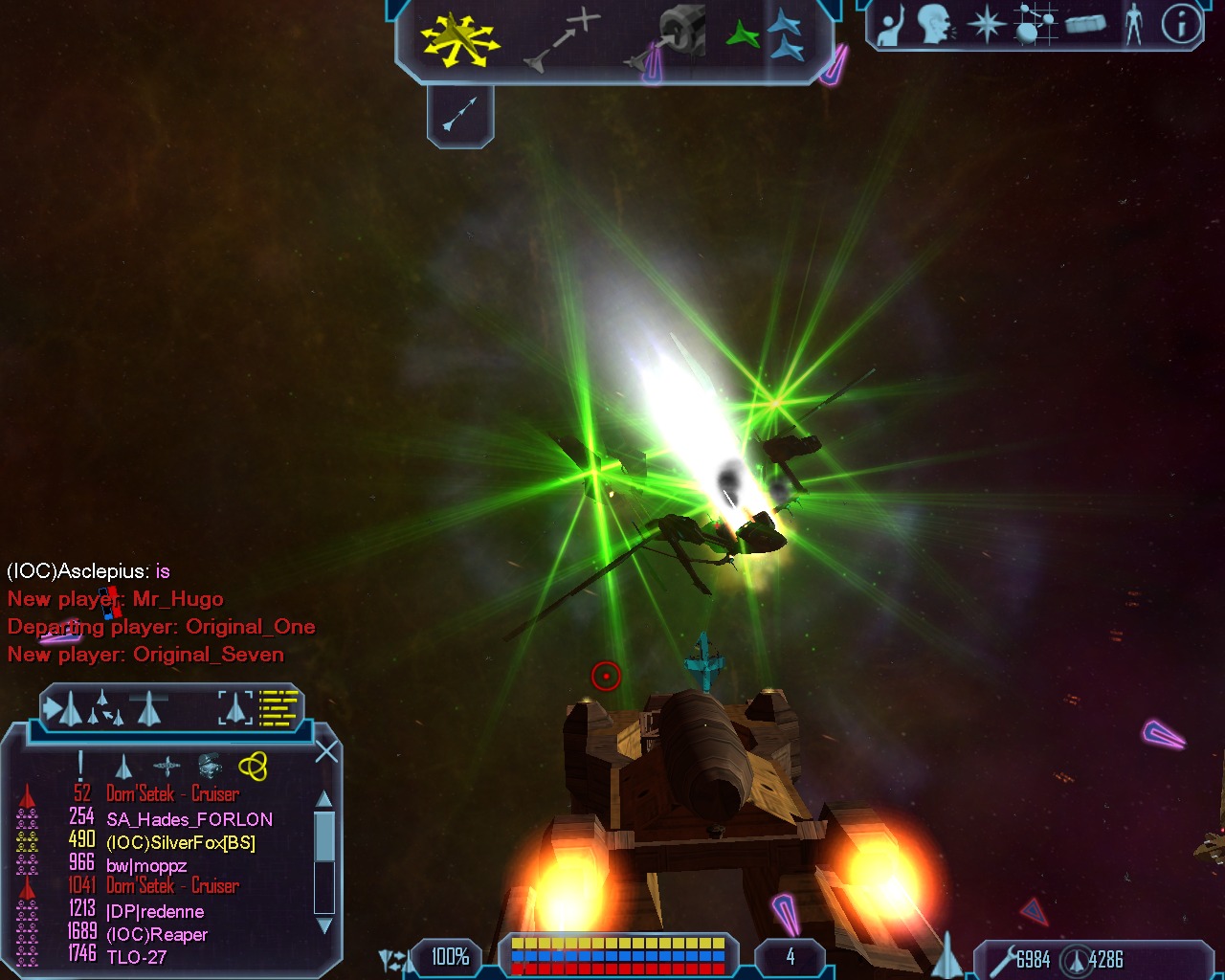Target the first Dom'Setek - Cruiser entry
The height and width of the screenshot is (980, 1225).
click(x=172, y=794)
